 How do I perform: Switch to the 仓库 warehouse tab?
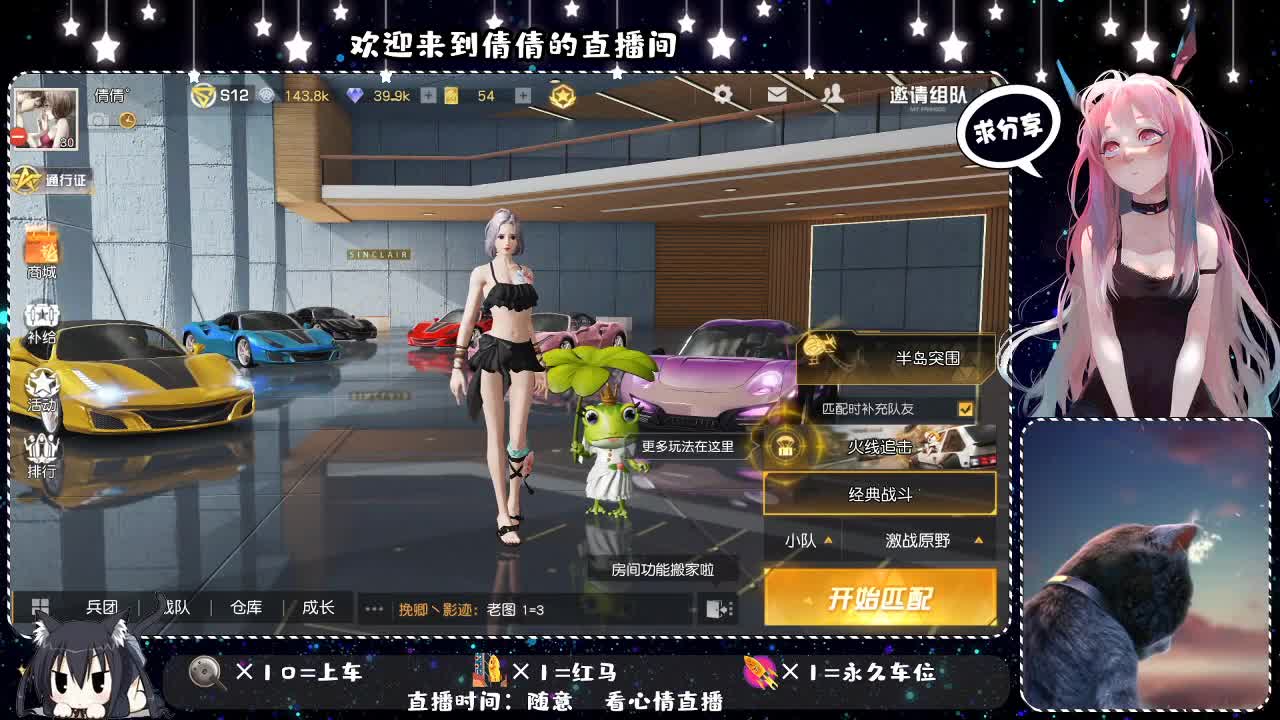pyautogui.click(x=246, y=607)
